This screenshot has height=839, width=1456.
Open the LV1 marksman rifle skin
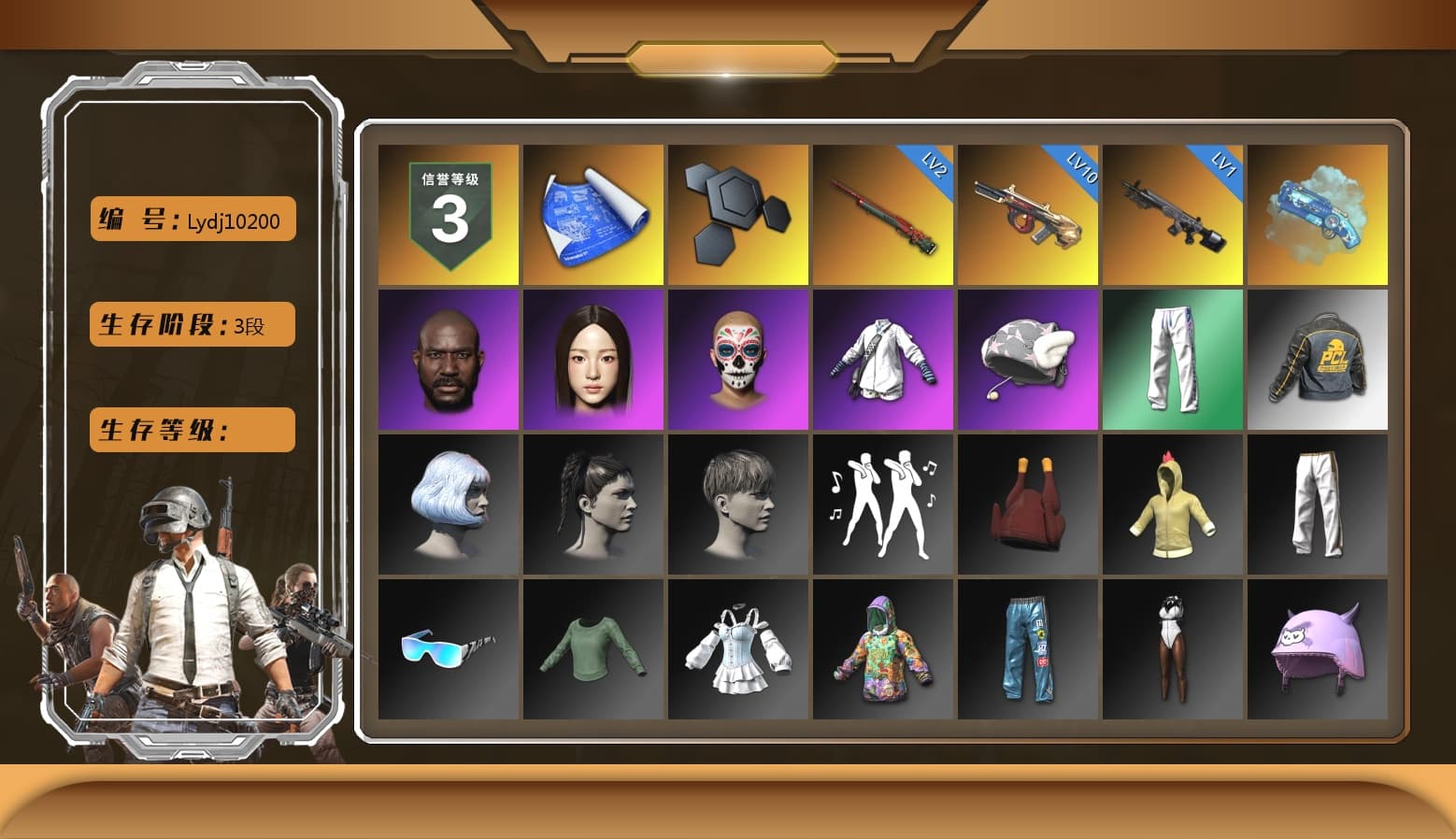(x=1173, y=213)
